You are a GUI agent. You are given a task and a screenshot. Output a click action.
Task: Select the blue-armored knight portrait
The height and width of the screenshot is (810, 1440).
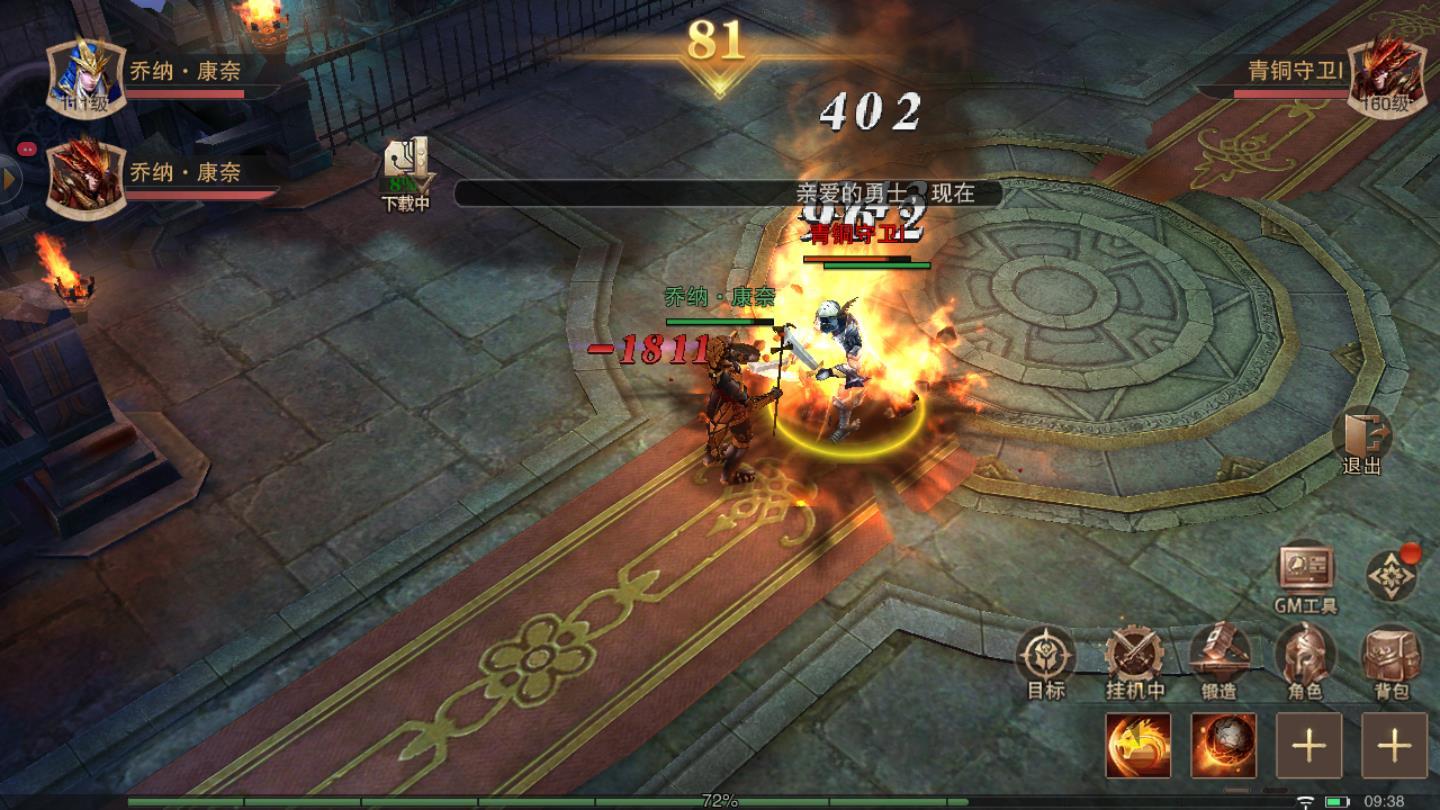coord(85,77)
